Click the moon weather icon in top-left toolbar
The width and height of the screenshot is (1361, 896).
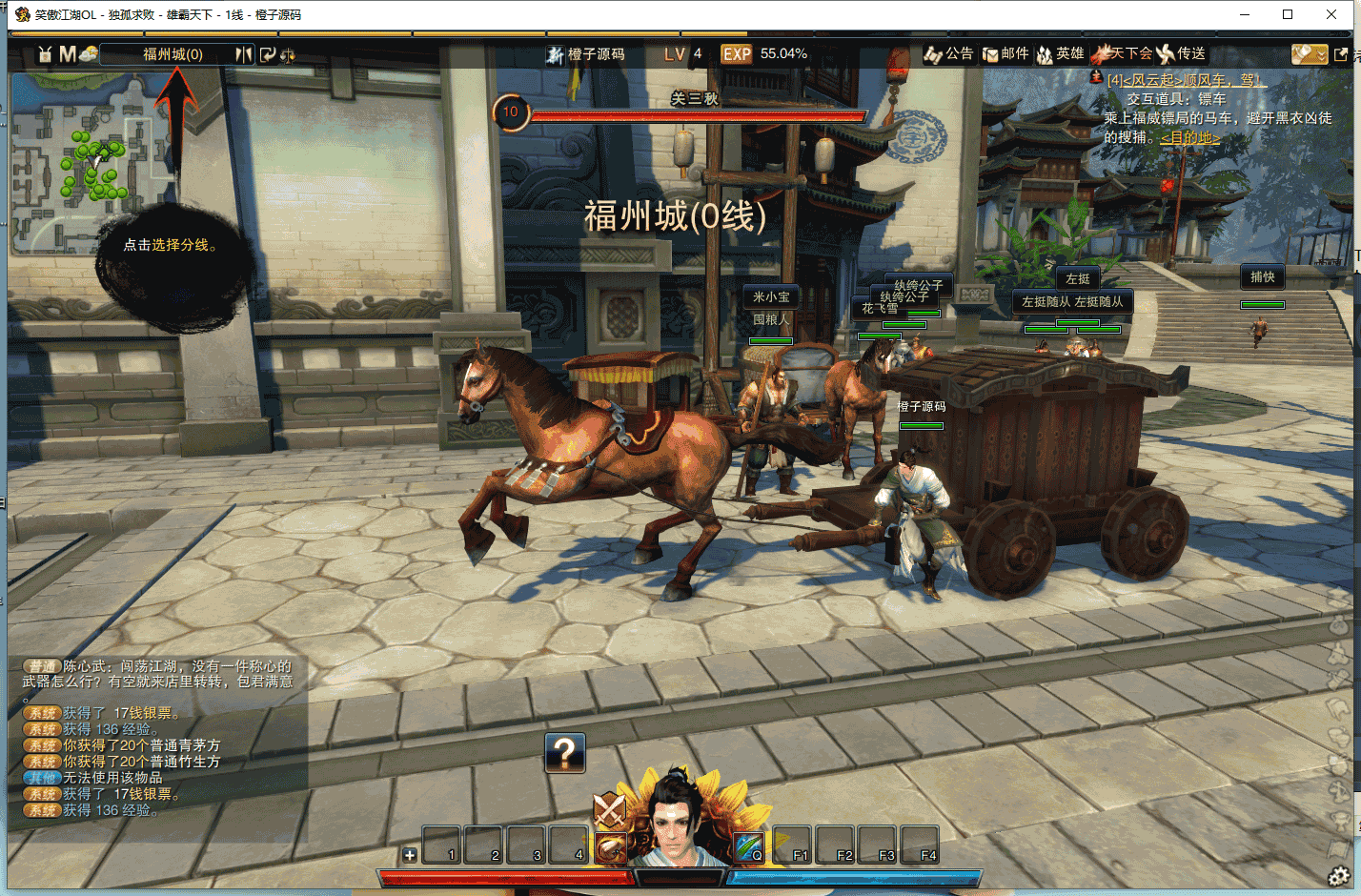[90, 54]
